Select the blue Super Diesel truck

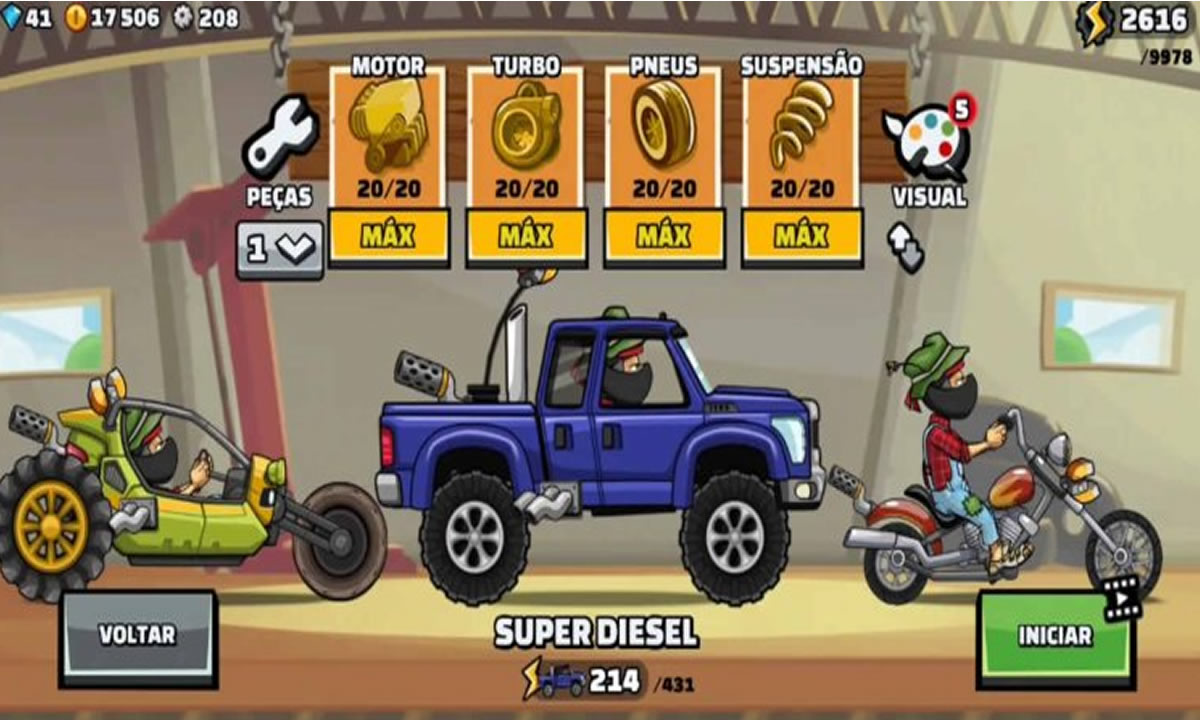600,440
